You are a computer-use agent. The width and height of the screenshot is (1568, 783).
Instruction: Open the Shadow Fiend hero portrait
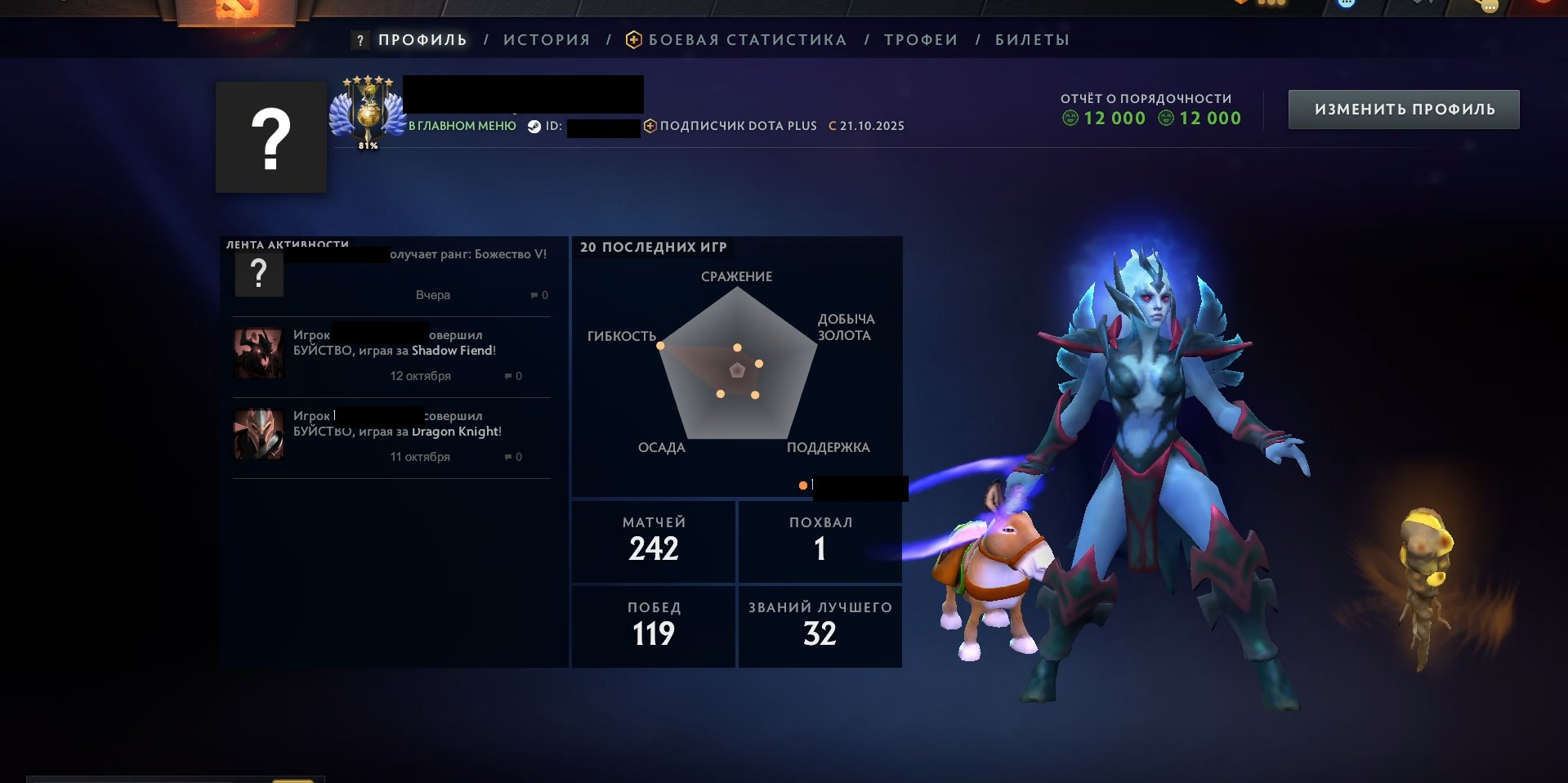coord(258,354)
